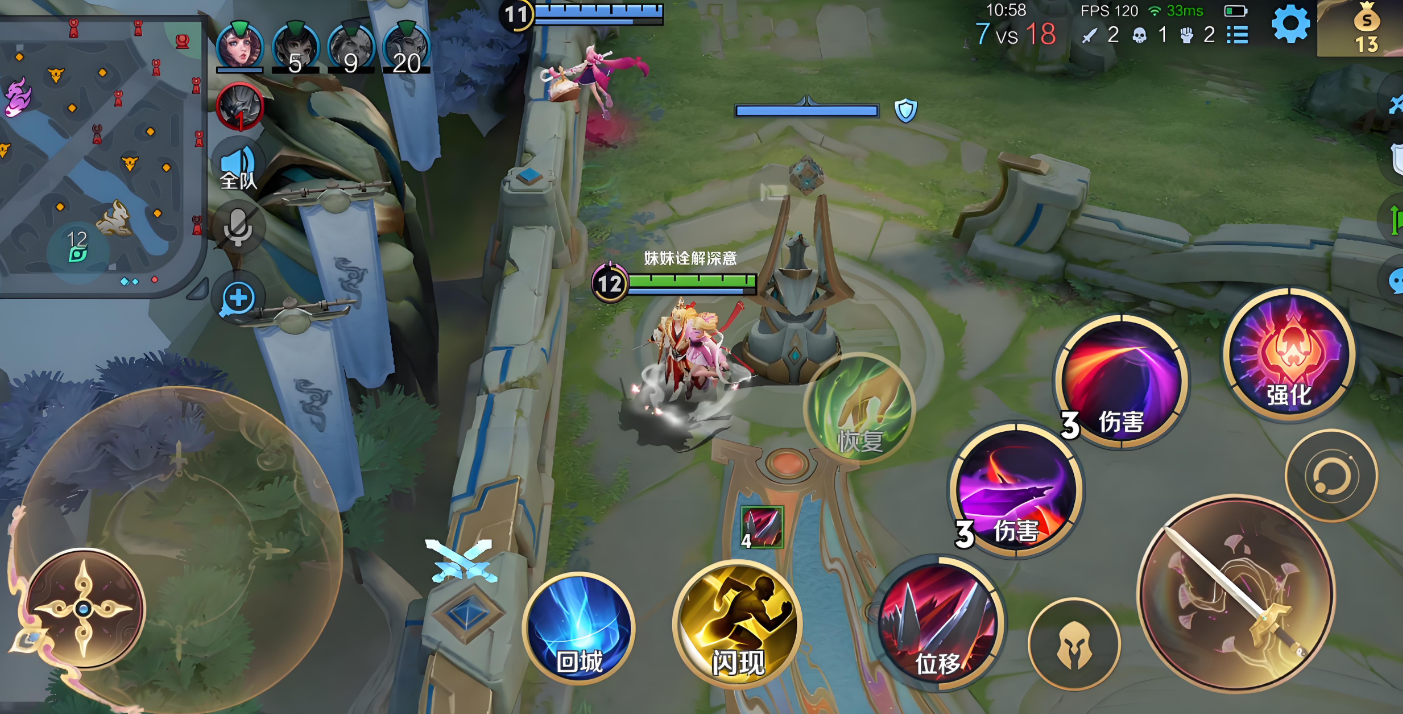
Task: Select the teammate portrait showing 20
Action: pyautogui.click(x=406, y=47)
